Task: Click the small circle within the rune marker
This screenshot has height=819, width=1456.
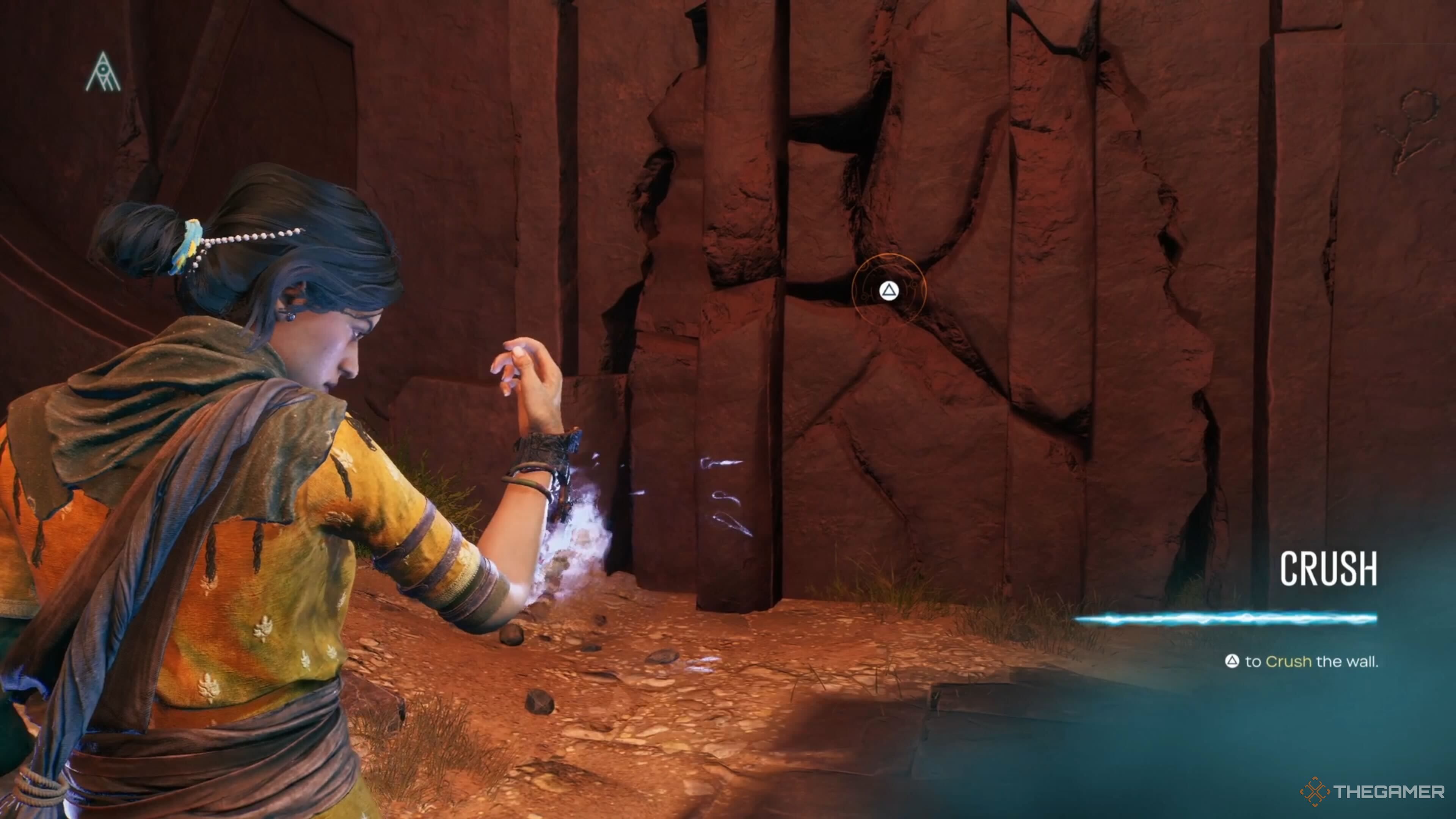Action: coord(103,69)
